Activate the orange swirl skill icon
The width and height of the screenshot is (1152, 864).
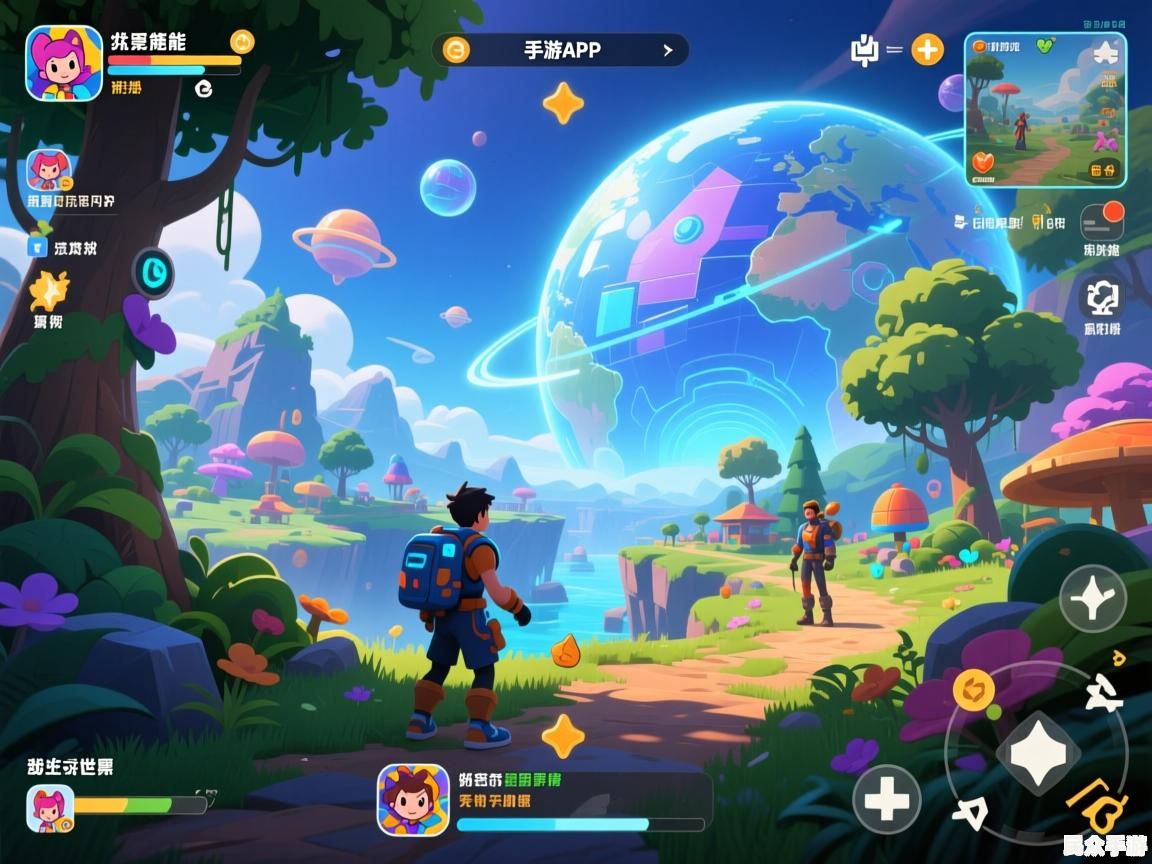pos(971,688)
